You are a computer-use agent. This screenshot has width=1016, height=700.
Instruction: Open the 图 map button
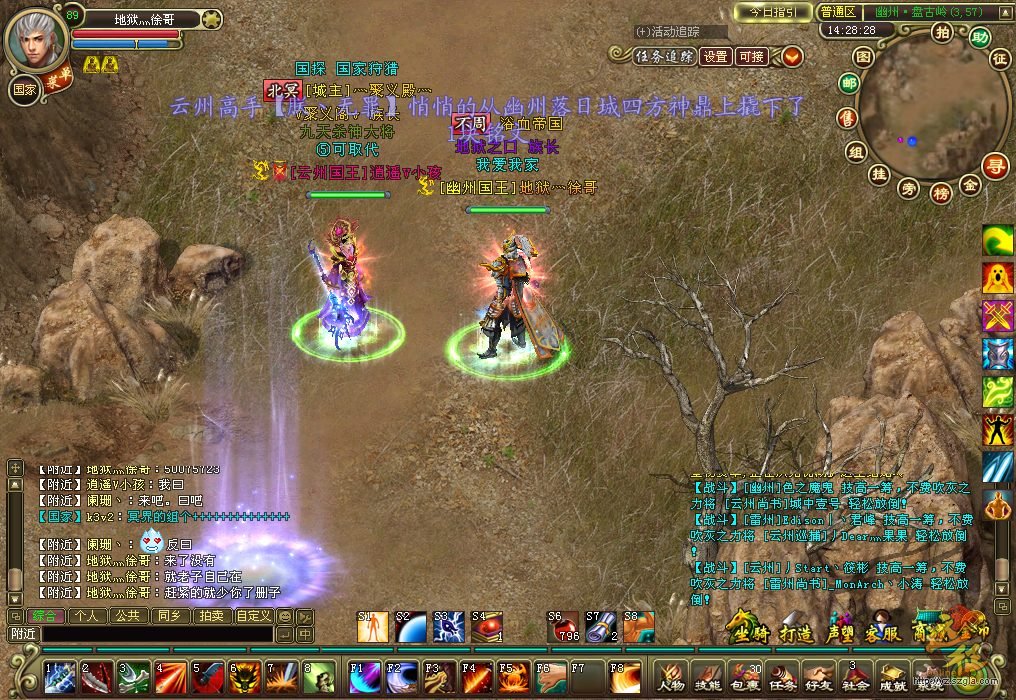click(x=866, y=56)
